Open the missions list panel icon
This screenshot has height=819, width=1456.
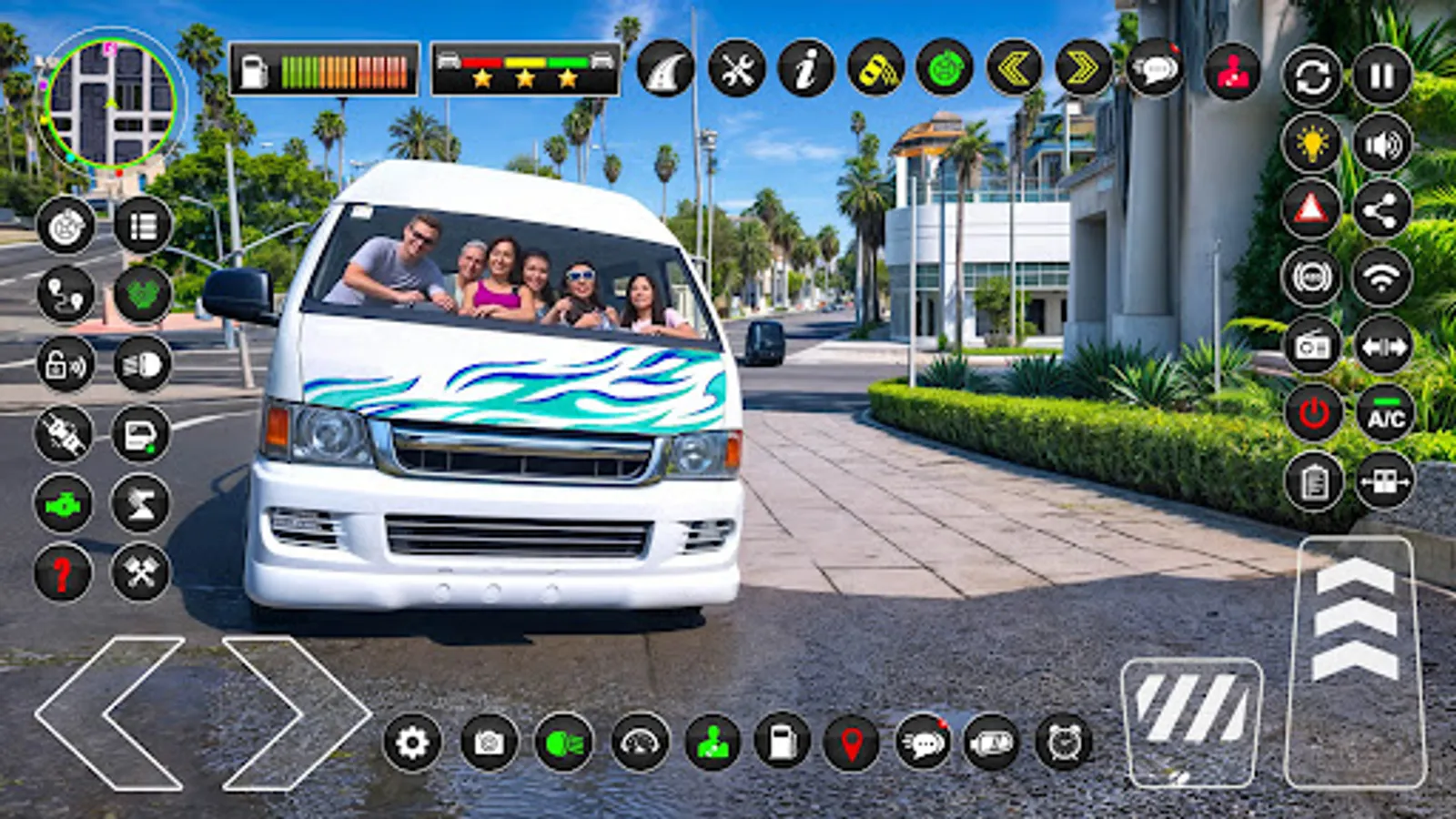click(146, 226)
